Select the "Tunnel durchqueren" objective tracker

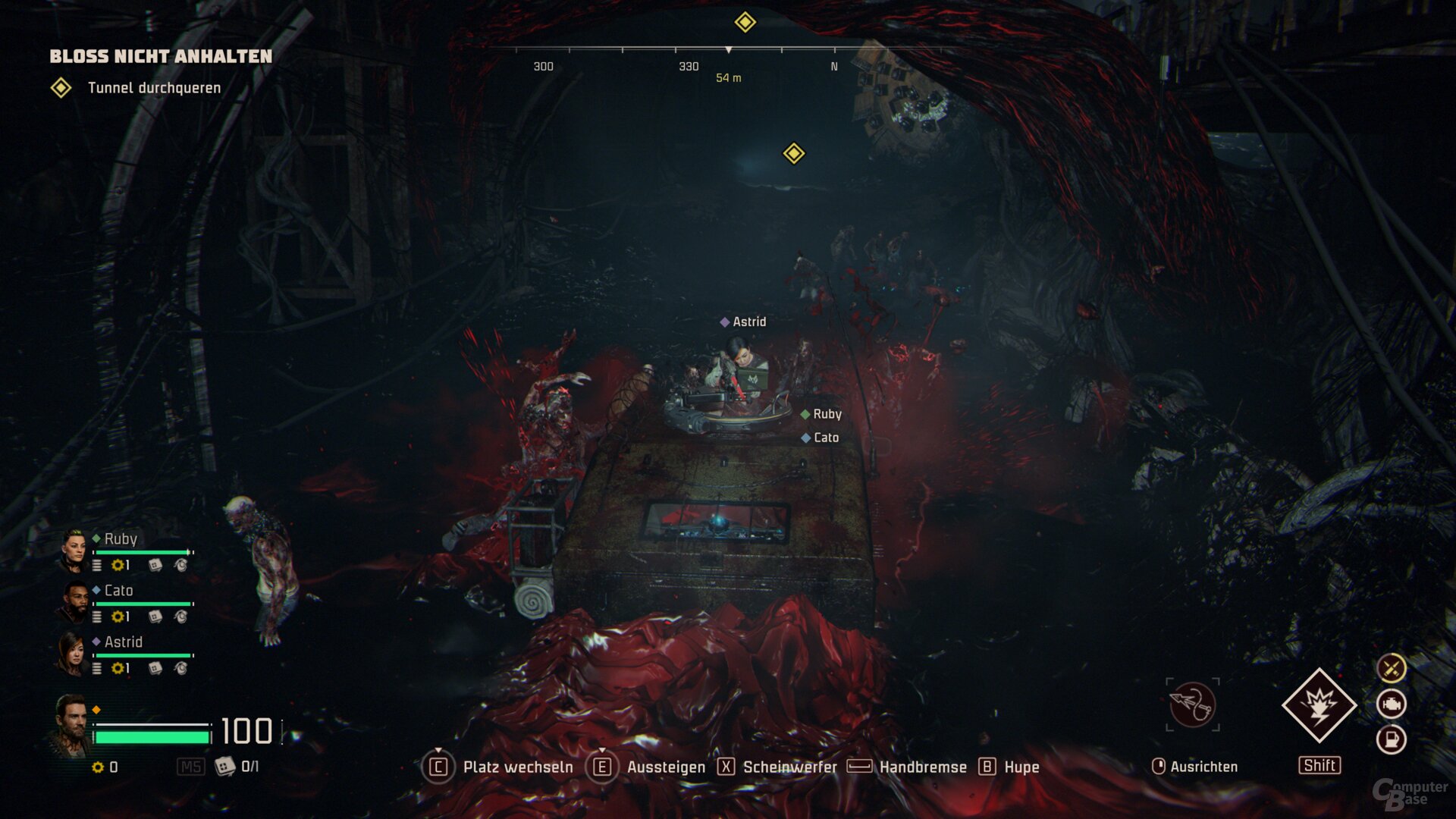tap(154, 88)
